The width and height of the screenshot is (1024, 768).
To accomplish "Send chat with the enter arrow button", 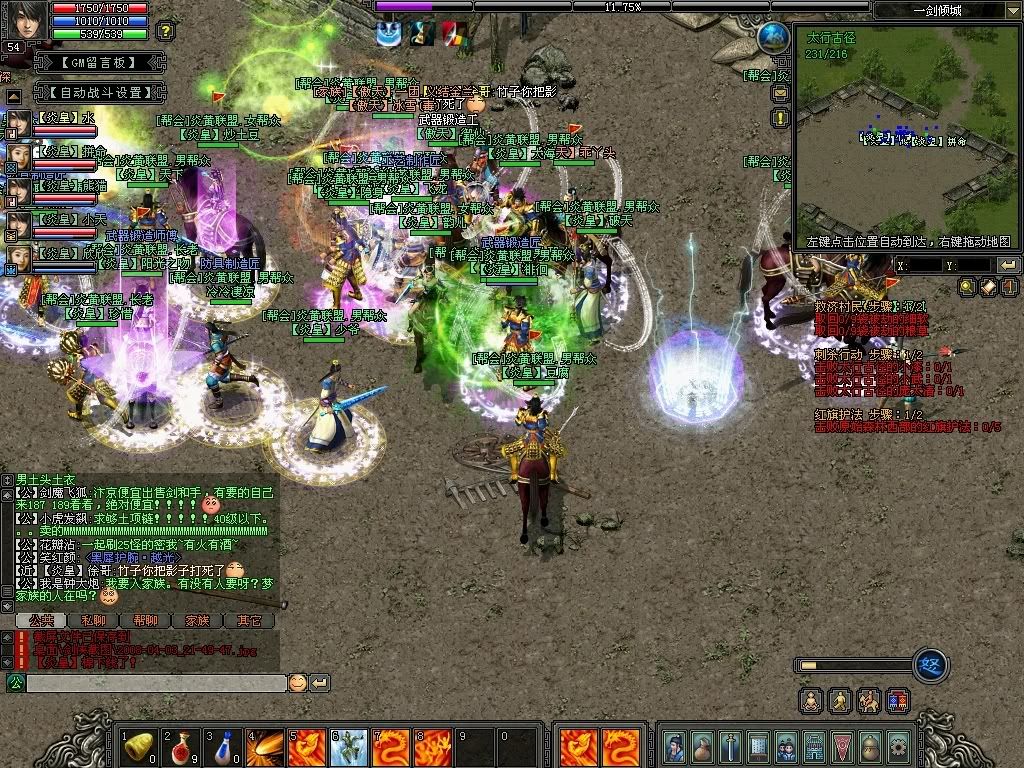I will coord(320,683).
